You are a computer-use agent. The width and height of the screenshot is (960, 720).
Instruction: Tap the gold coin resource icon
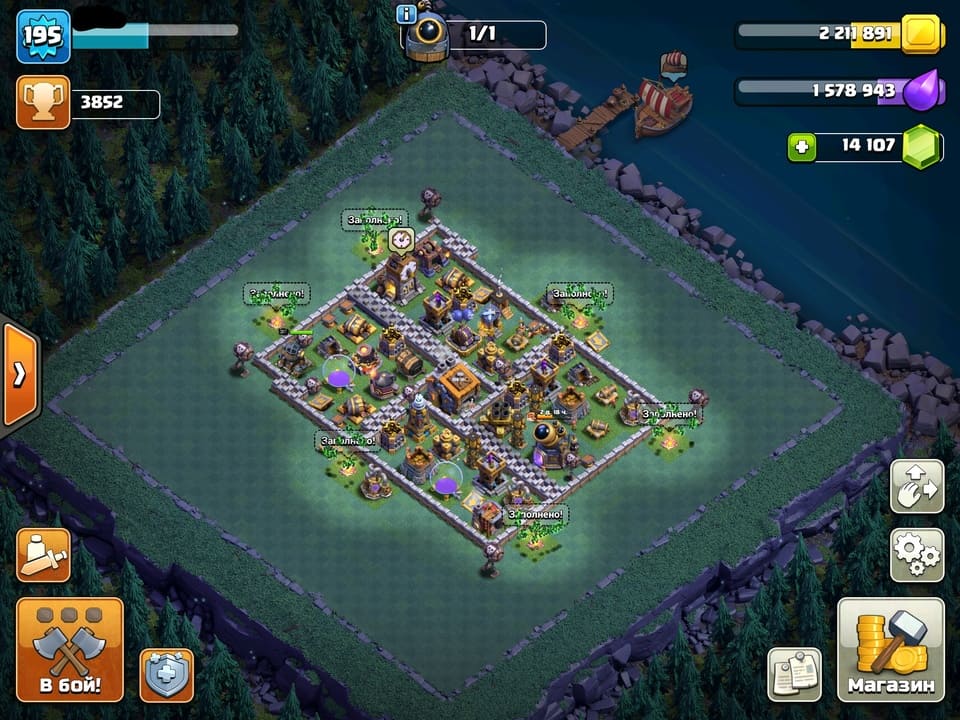pyautogui.click(x=921, y=34)
